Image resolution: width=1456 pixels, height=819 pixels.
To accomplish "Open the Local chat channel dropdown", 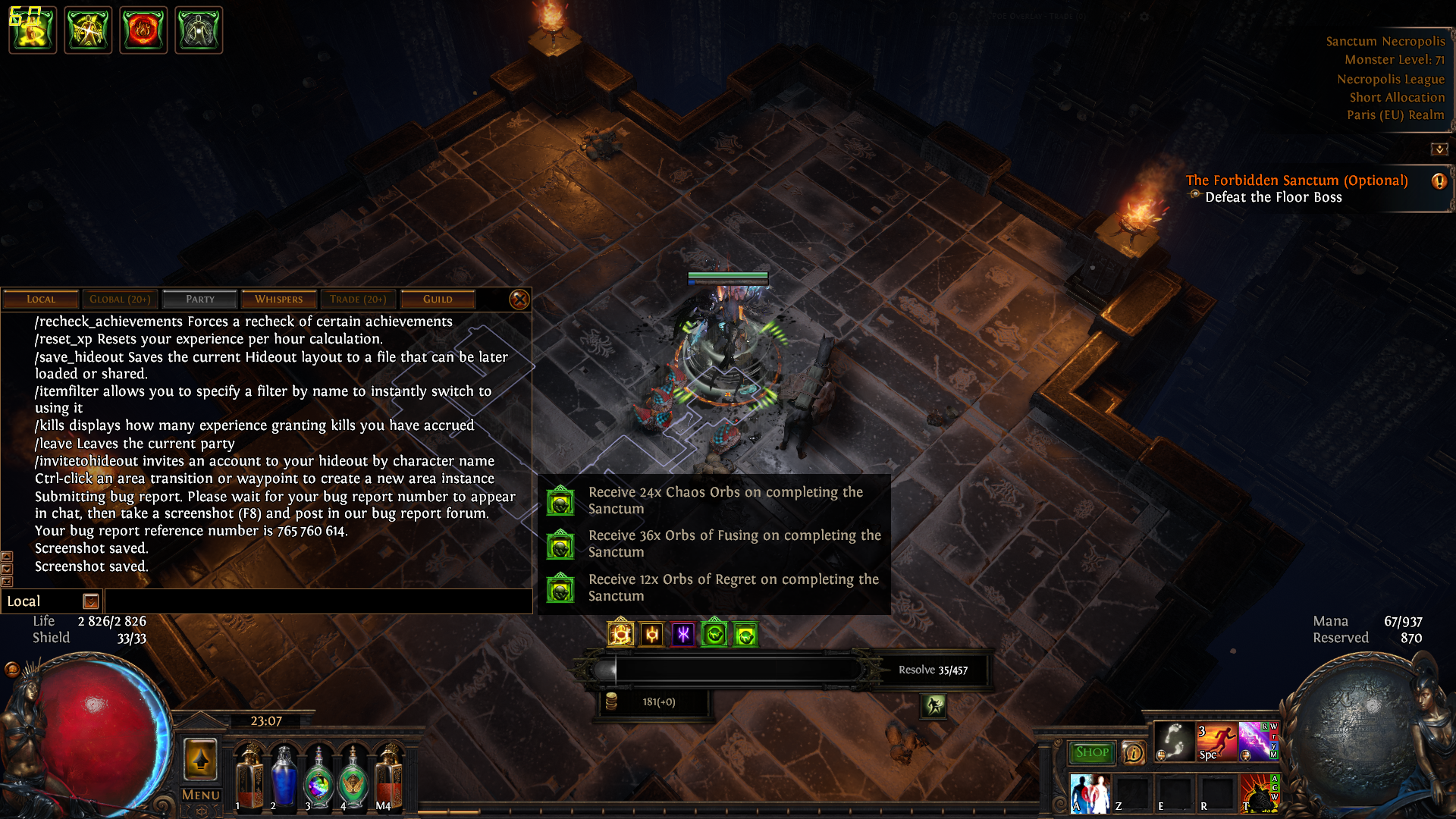I will pos(91,601).
